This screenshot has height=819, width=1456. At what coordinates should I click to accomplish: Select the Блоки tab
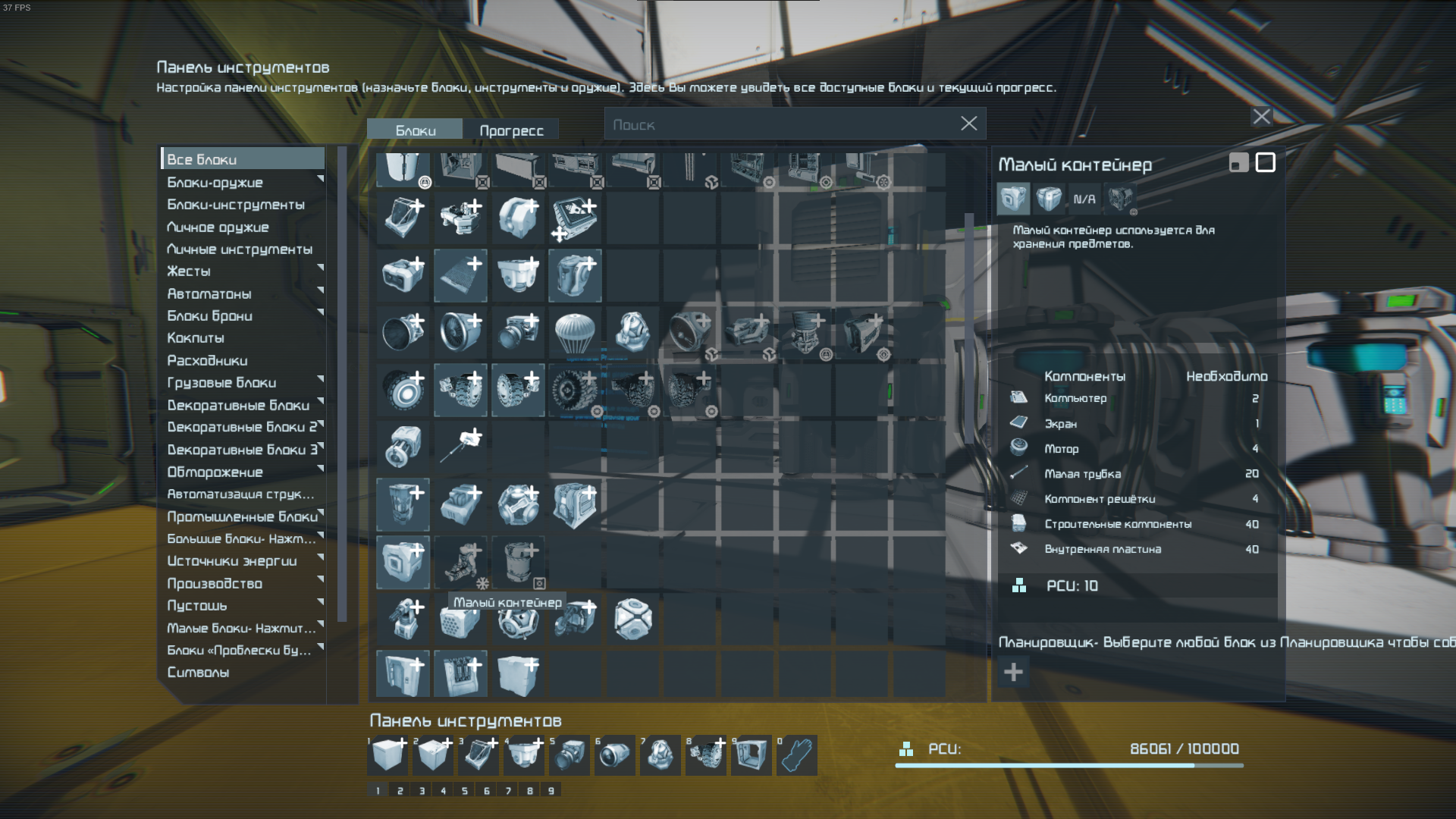click(415, 130)
